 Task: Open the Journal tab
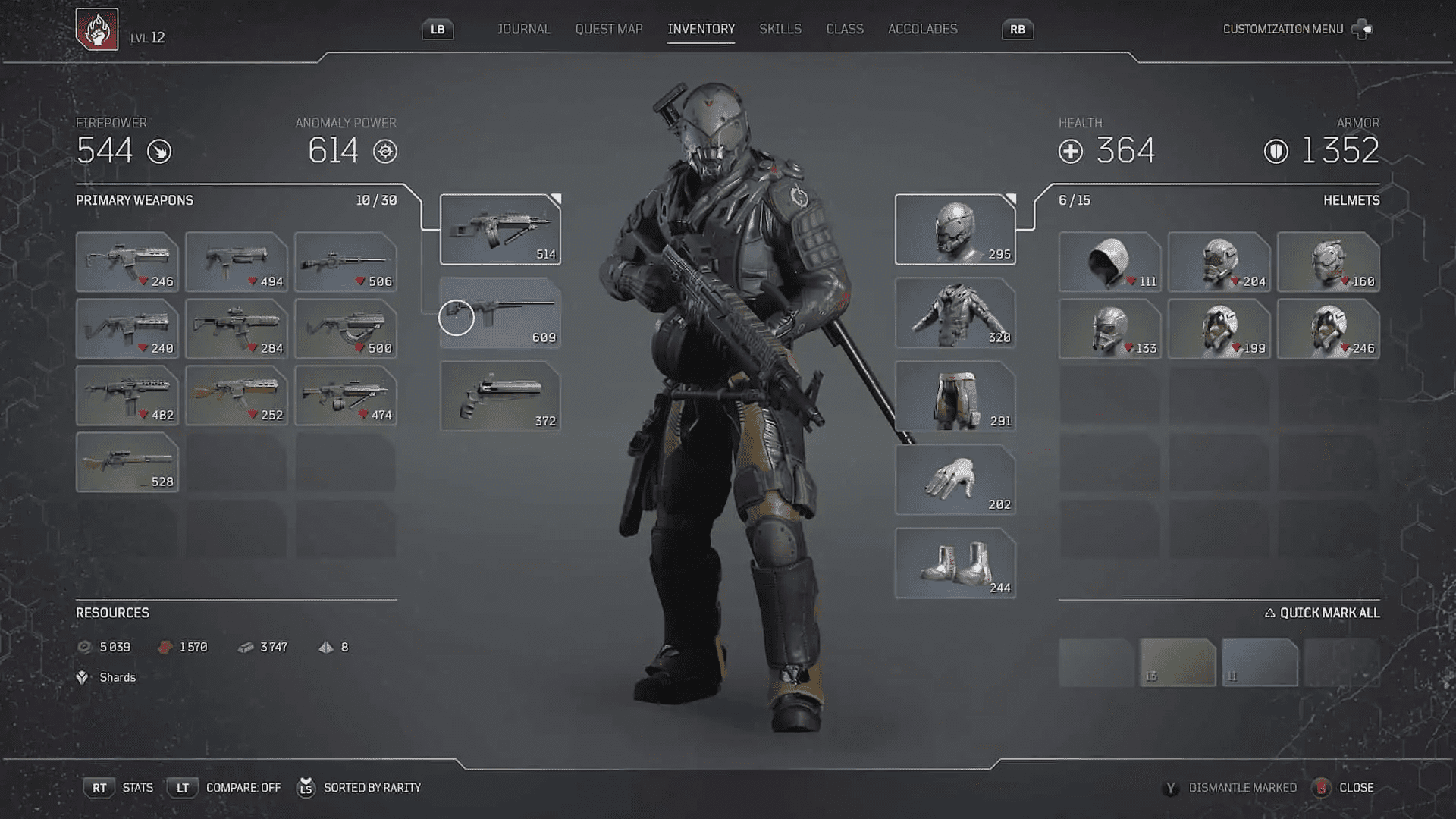[523, 29]
